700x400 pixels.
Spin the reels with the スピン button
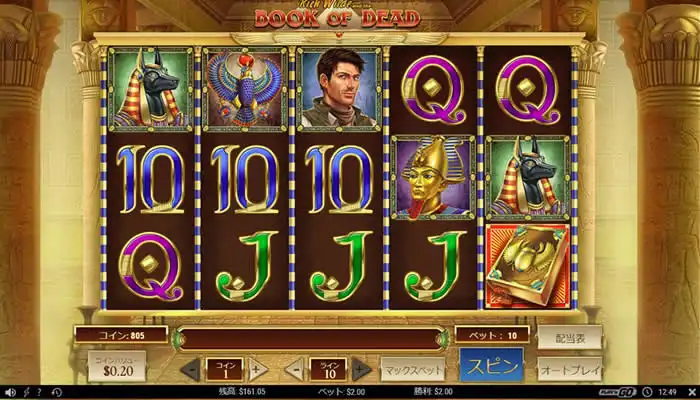(x=491, y=366)
